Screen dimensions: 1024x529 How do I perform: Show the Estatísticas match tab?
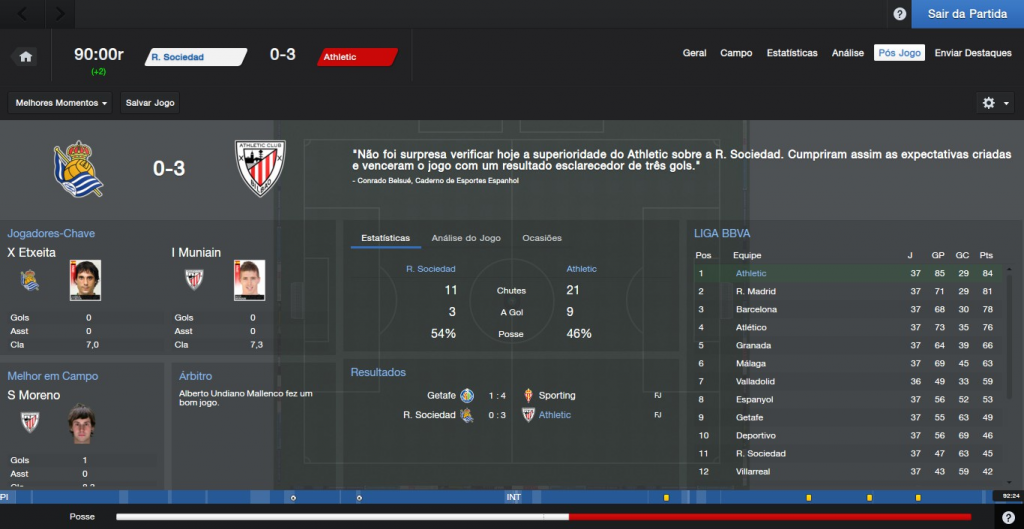[x=792, y=53]
